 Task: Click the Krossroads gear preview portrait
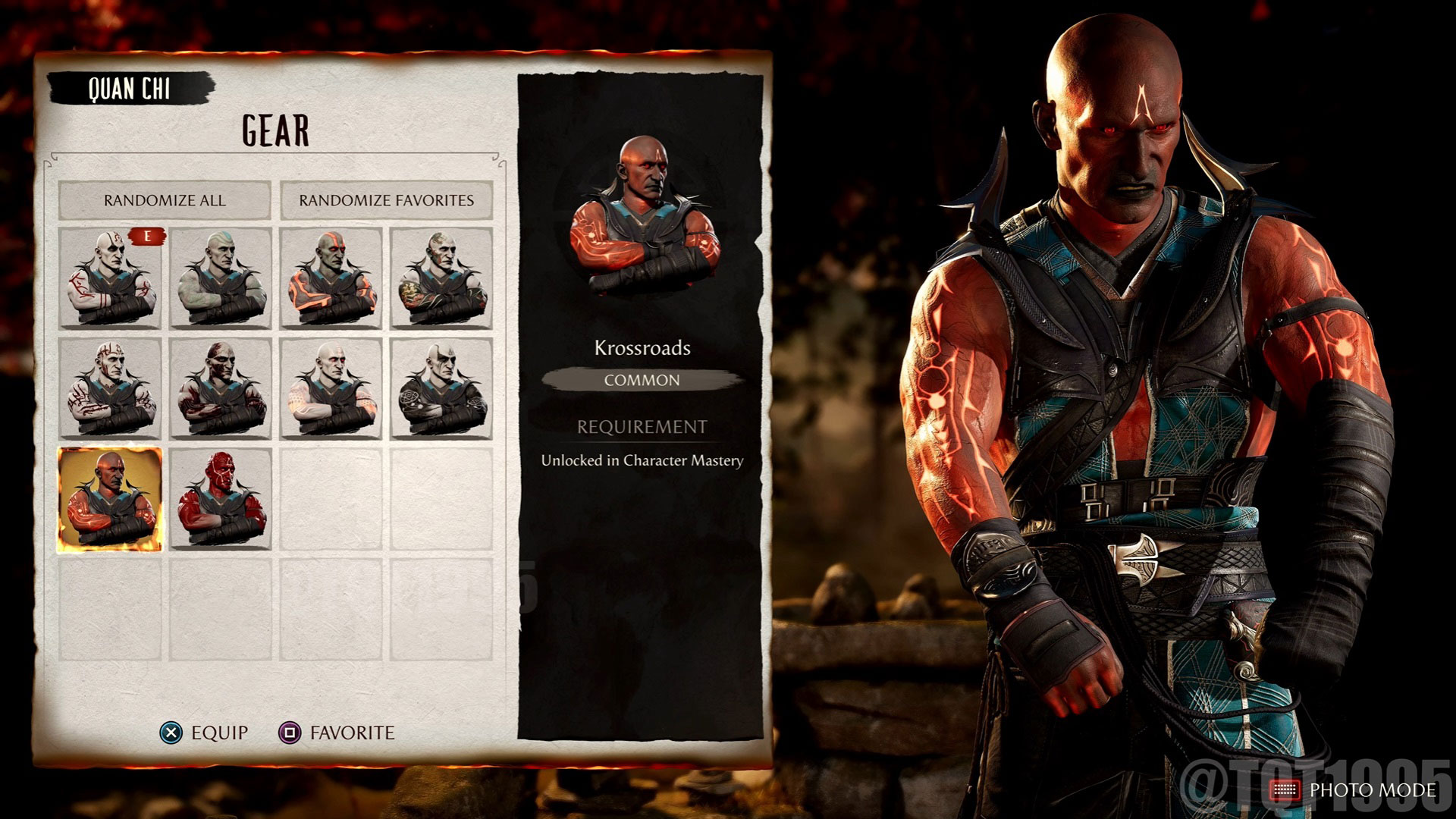(641, 212)
